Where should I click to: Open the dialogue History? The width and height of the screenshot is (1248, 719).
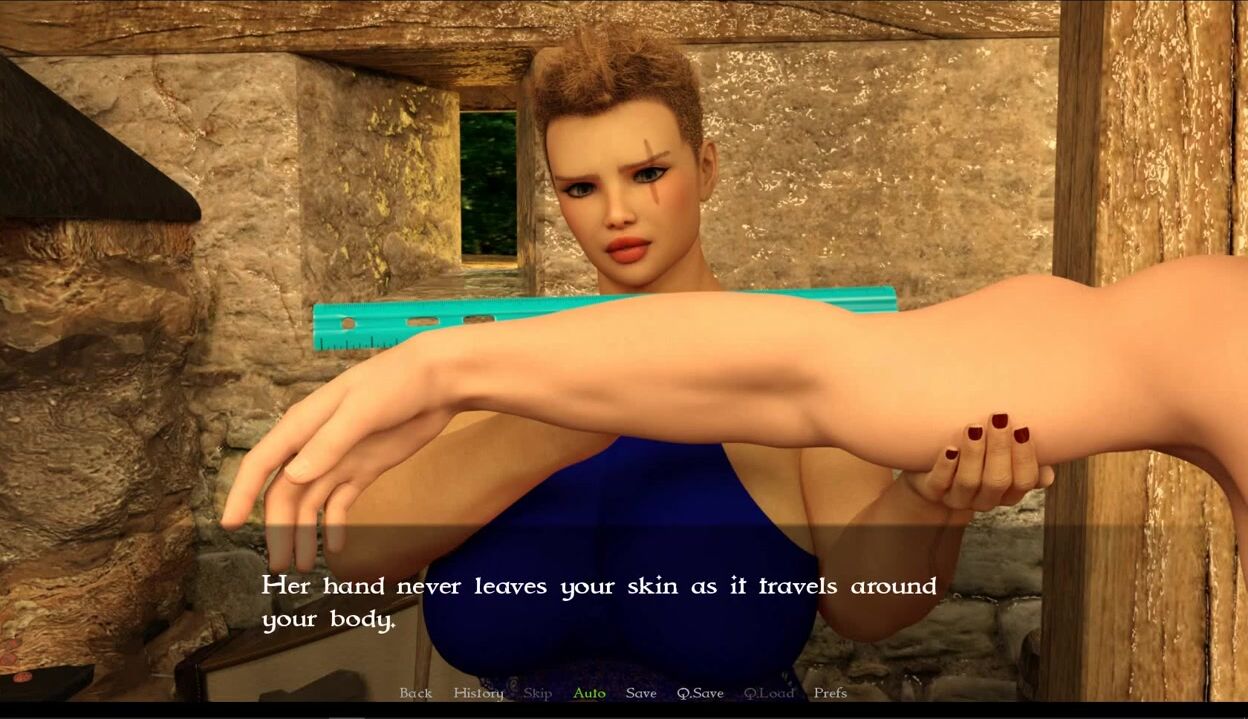pos(478,693)
